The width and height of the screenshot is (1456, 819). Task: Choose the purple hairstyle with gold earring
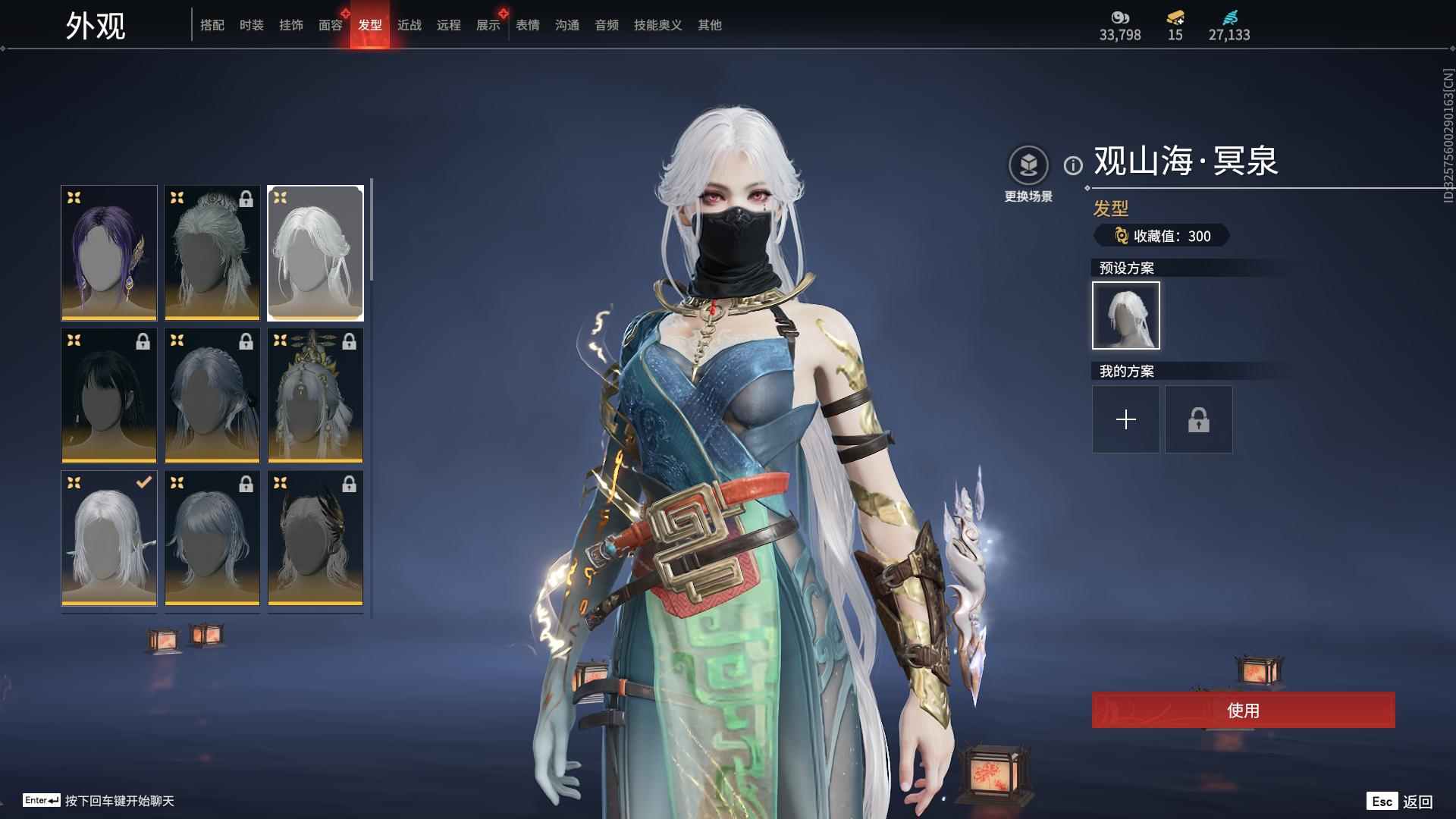(x=109, y=253)
